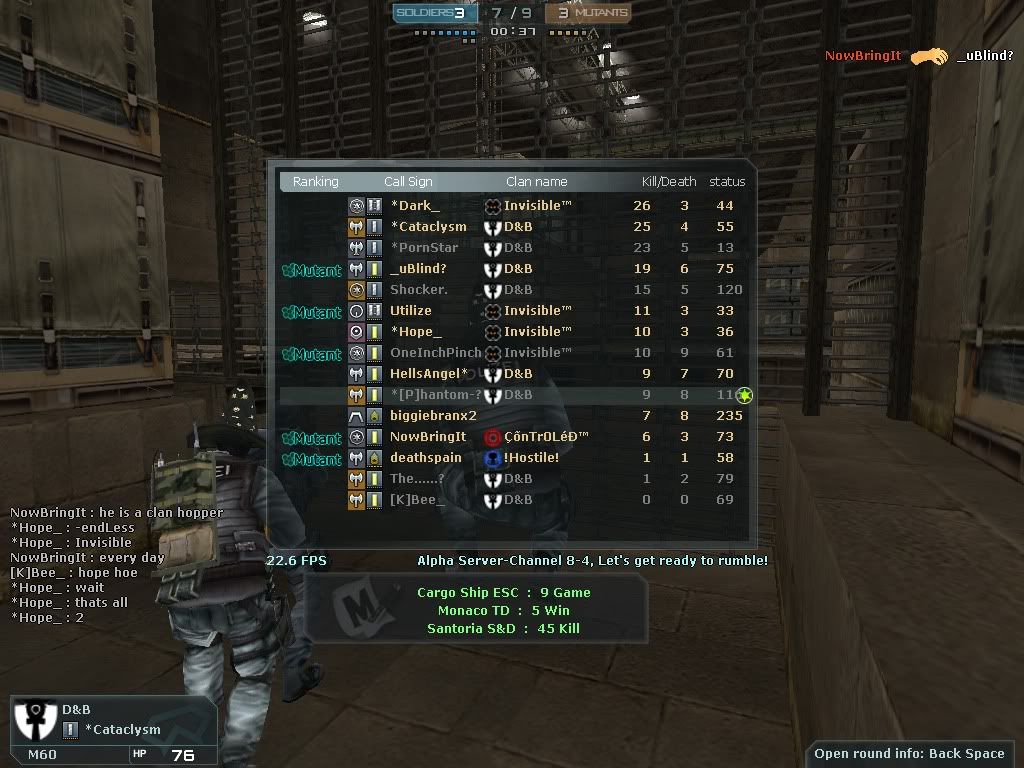Click the [K]Bee_ scoreboard entry

coord(417,499)
